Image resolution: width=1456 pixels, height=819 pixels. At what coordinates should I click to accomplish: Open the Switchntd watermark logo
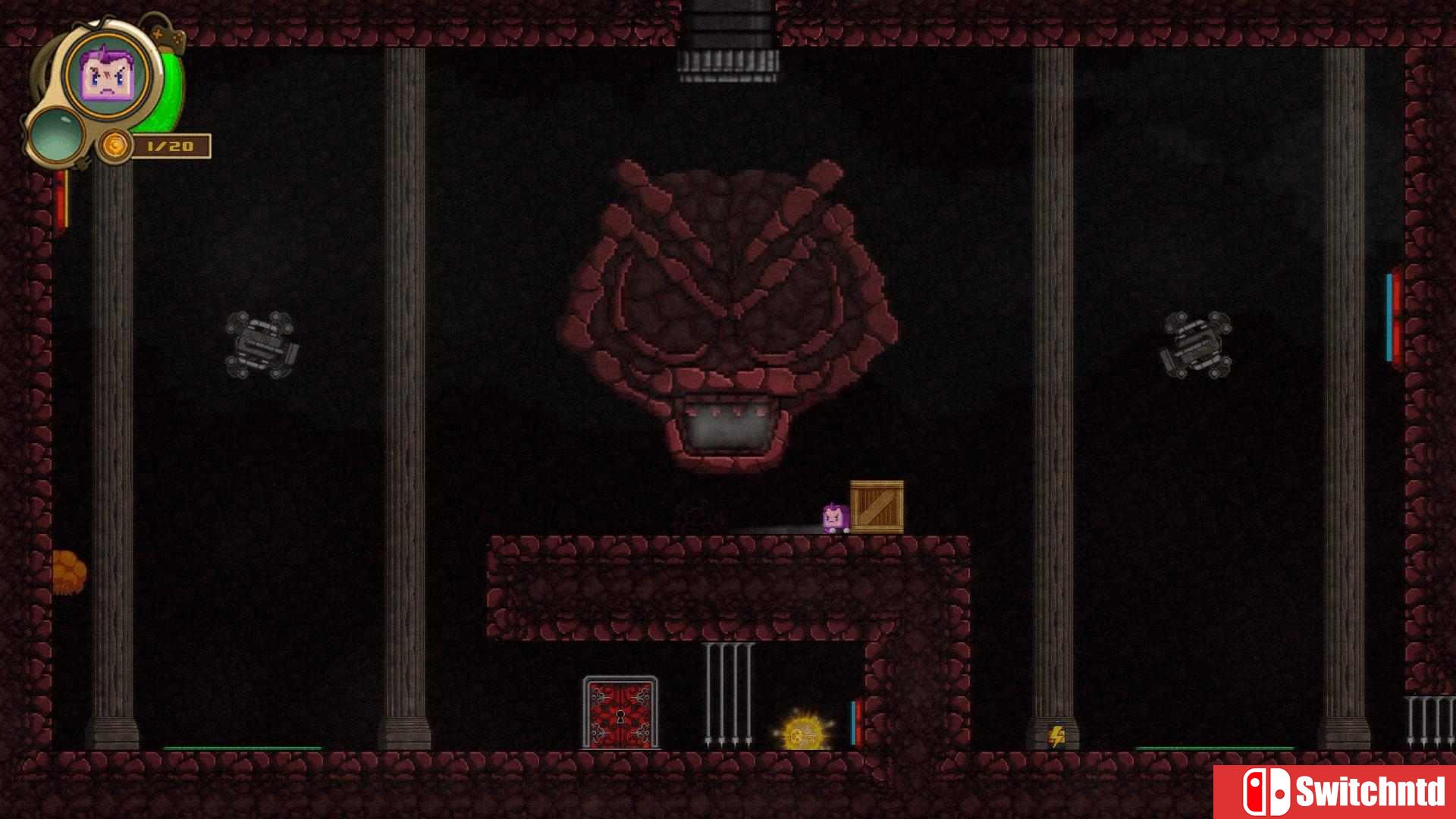(x=1335, y=792)
